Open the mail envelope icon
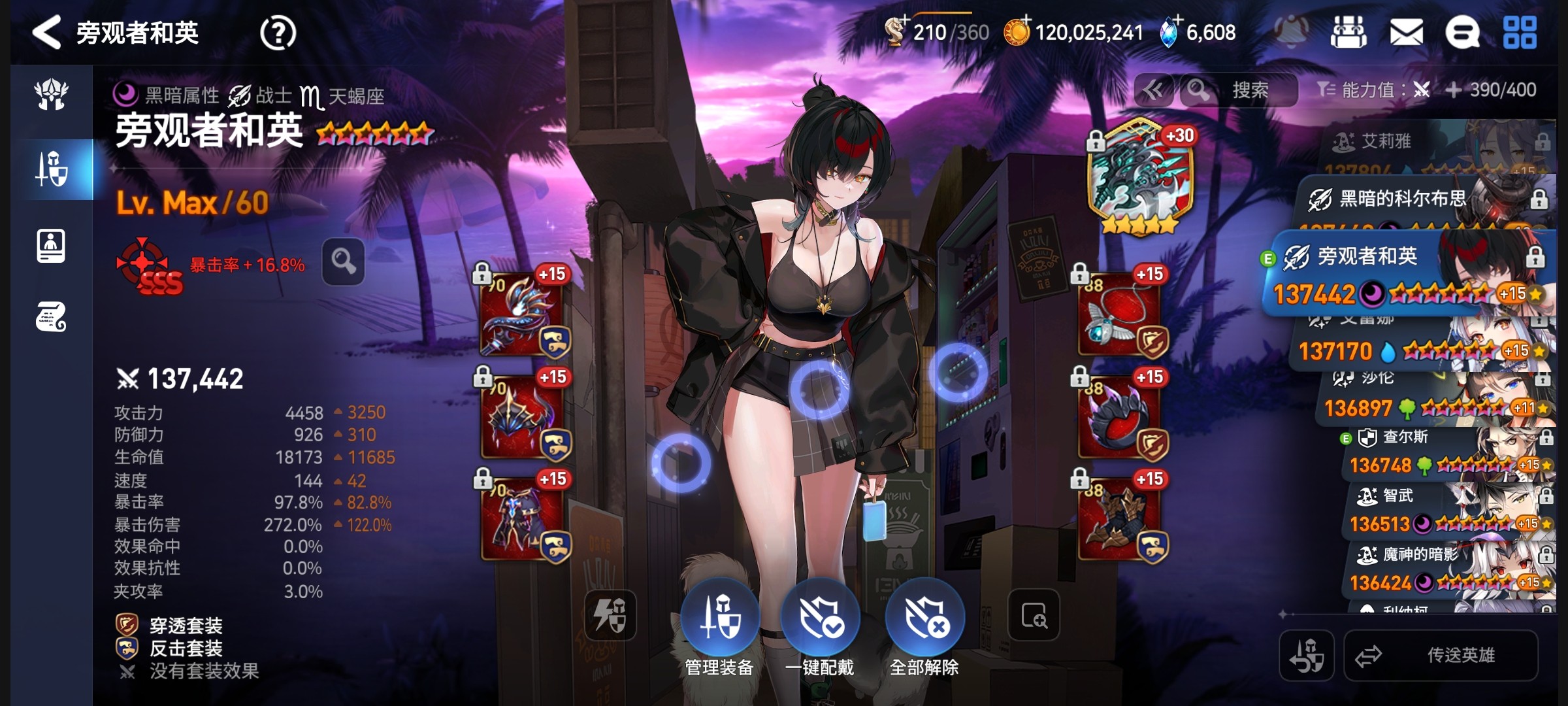1568x706 pixels. coord(1406,33)
